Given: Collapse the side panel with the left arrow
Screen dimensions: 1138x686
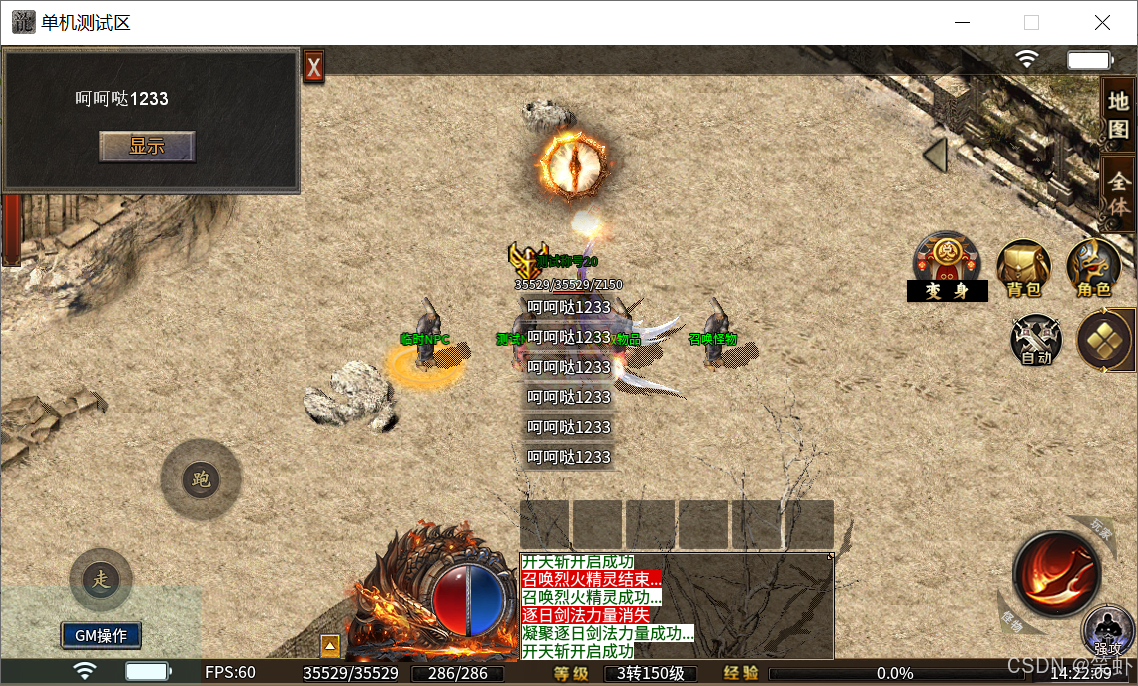Looking at the screenshot, I should tap(936, 156).
